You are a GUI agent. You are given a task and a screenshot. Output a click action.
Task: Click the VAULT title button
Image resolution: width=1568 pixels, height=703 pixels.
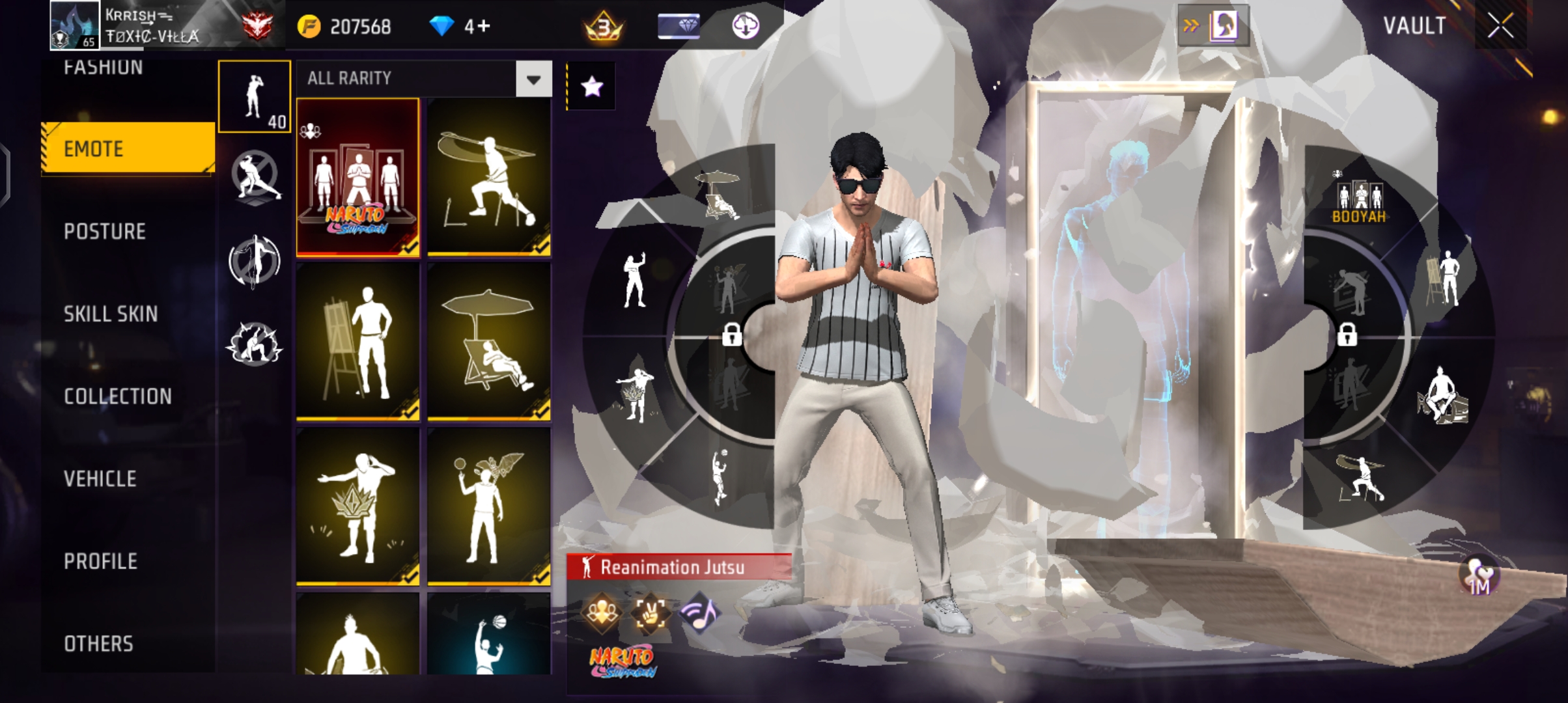(1416, 26)
